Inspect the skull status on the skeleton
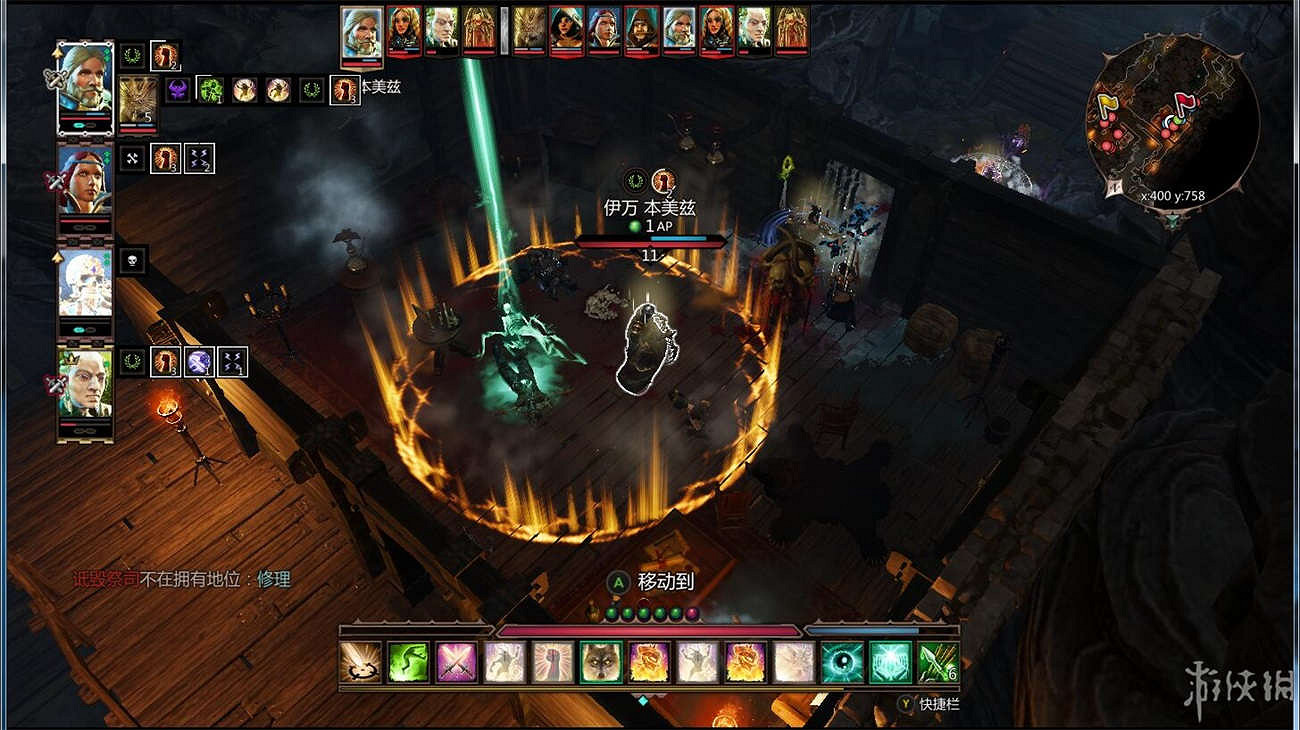1300x730 pixels. click(x=133, y=261)
